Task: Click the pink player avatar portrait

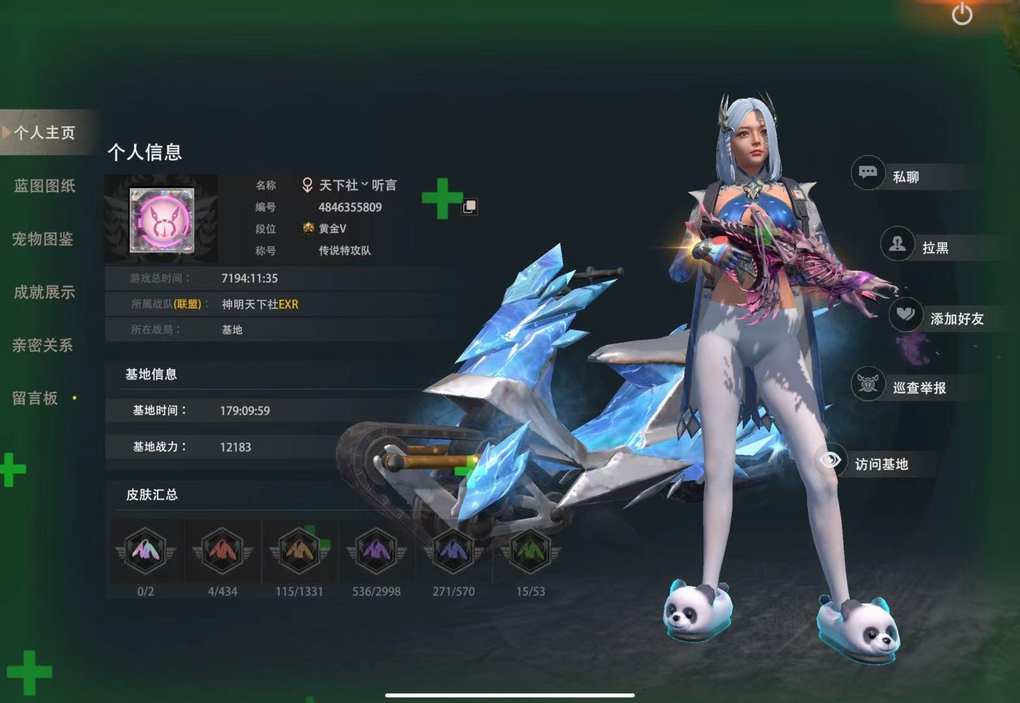Action: click(161, 219)
